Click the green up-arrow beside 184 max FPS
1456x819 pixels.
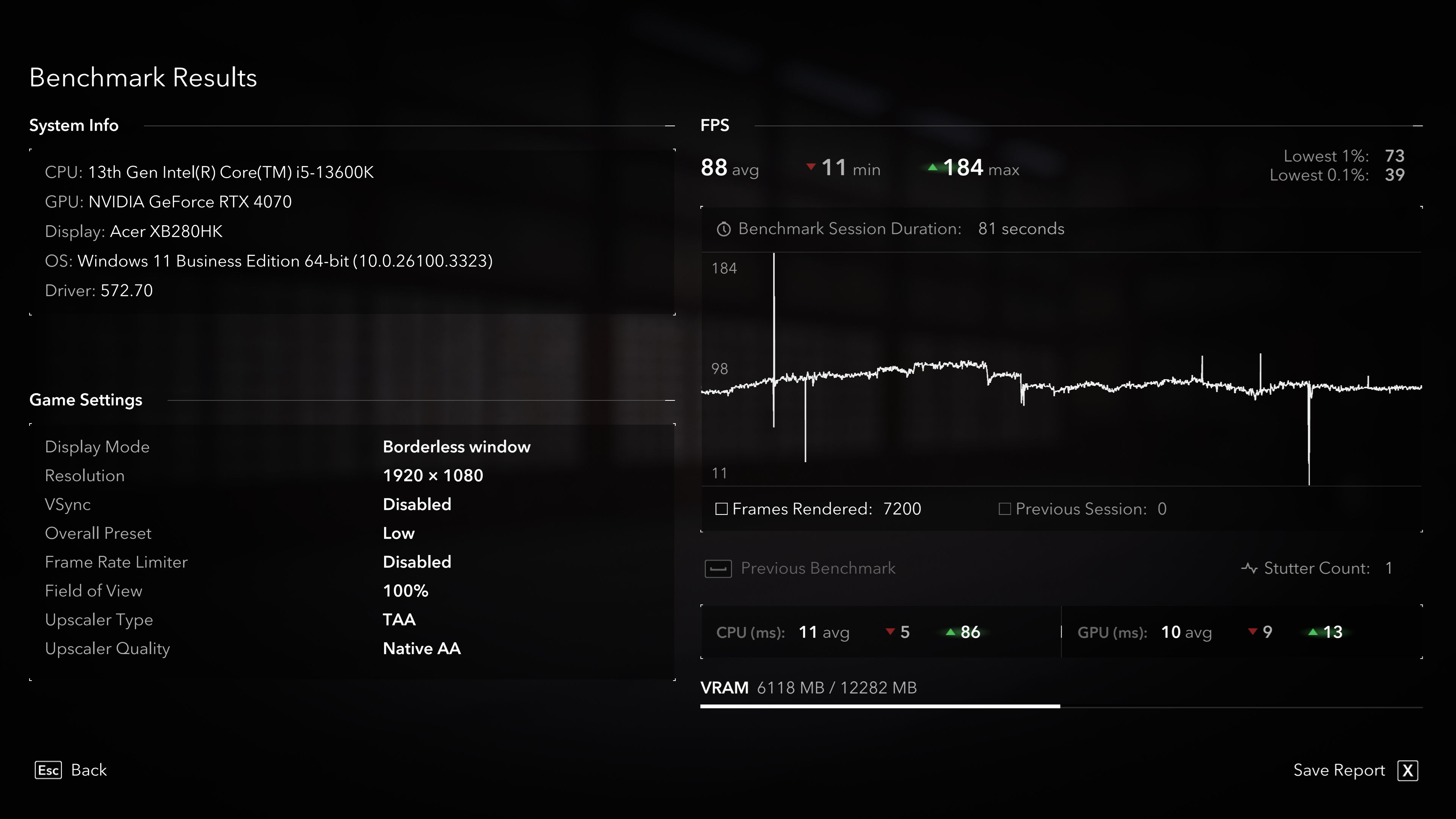pyautogui.click(x=934, y=167)
